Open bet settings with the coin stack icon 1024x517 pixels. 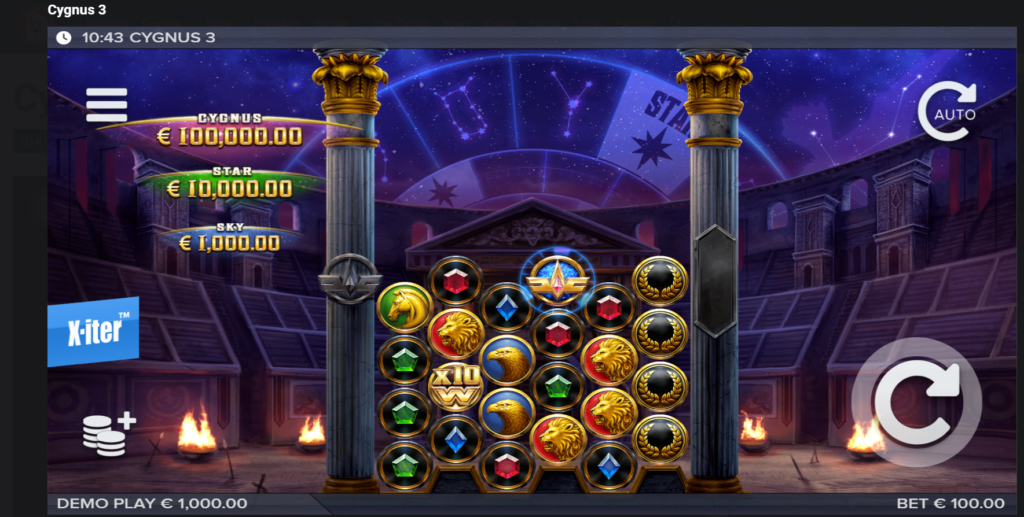coord(108,434)
